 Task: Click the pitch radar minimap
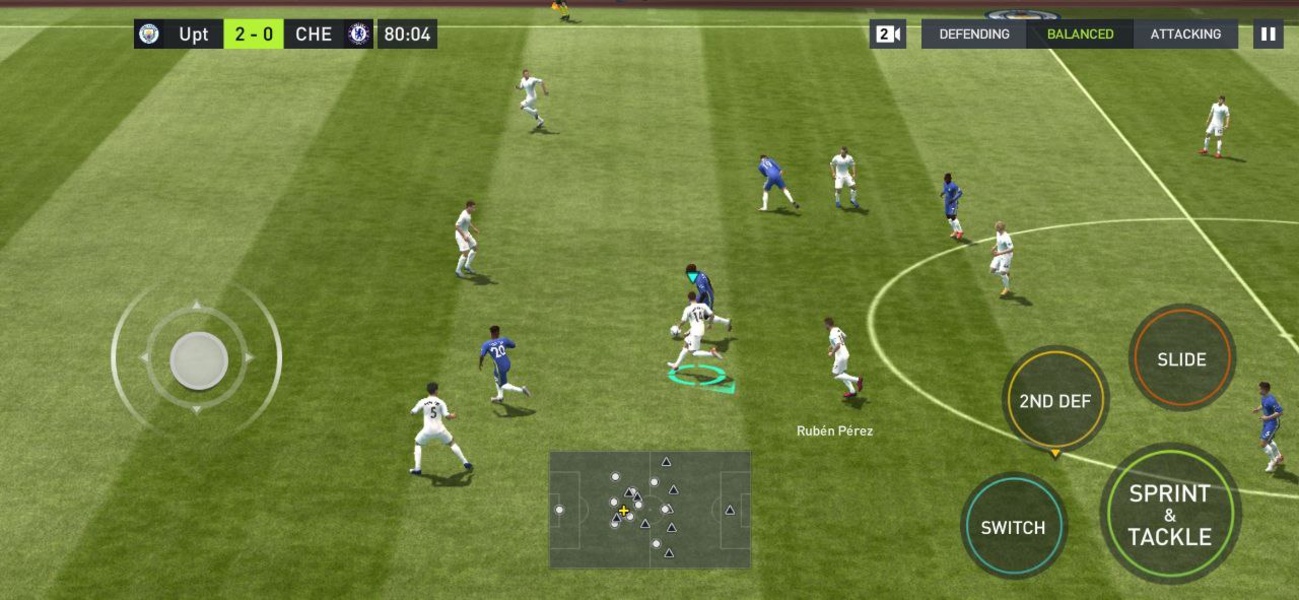[650, 510]
